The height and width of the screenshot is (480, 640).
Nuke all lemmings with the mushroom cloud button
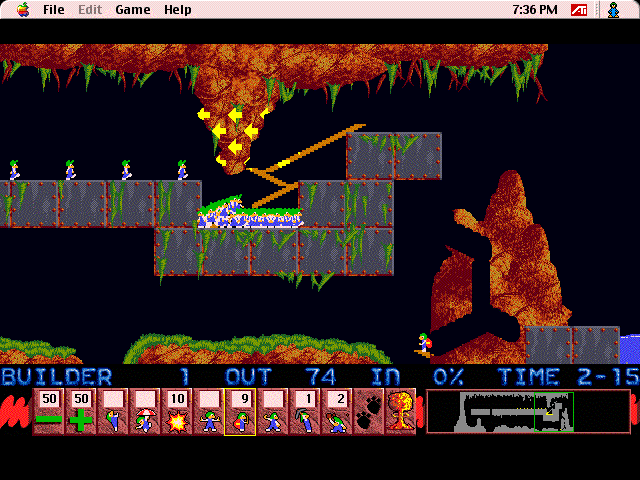click(x=400, y=412)
